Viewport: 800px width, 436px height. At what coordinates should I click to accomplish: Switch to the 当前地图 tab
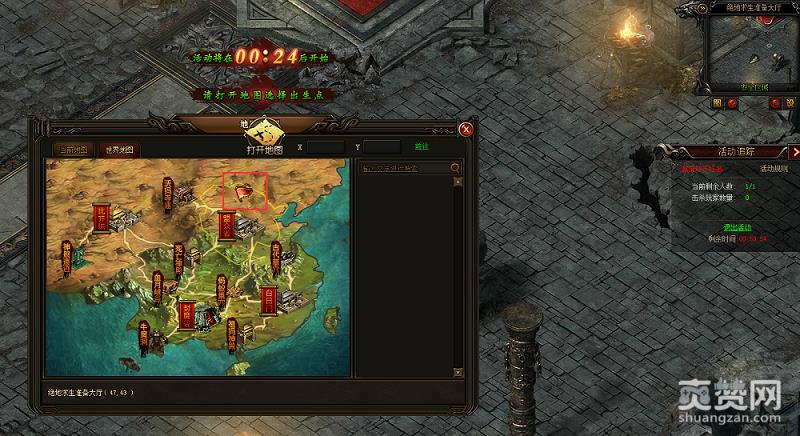pos(70,150)
